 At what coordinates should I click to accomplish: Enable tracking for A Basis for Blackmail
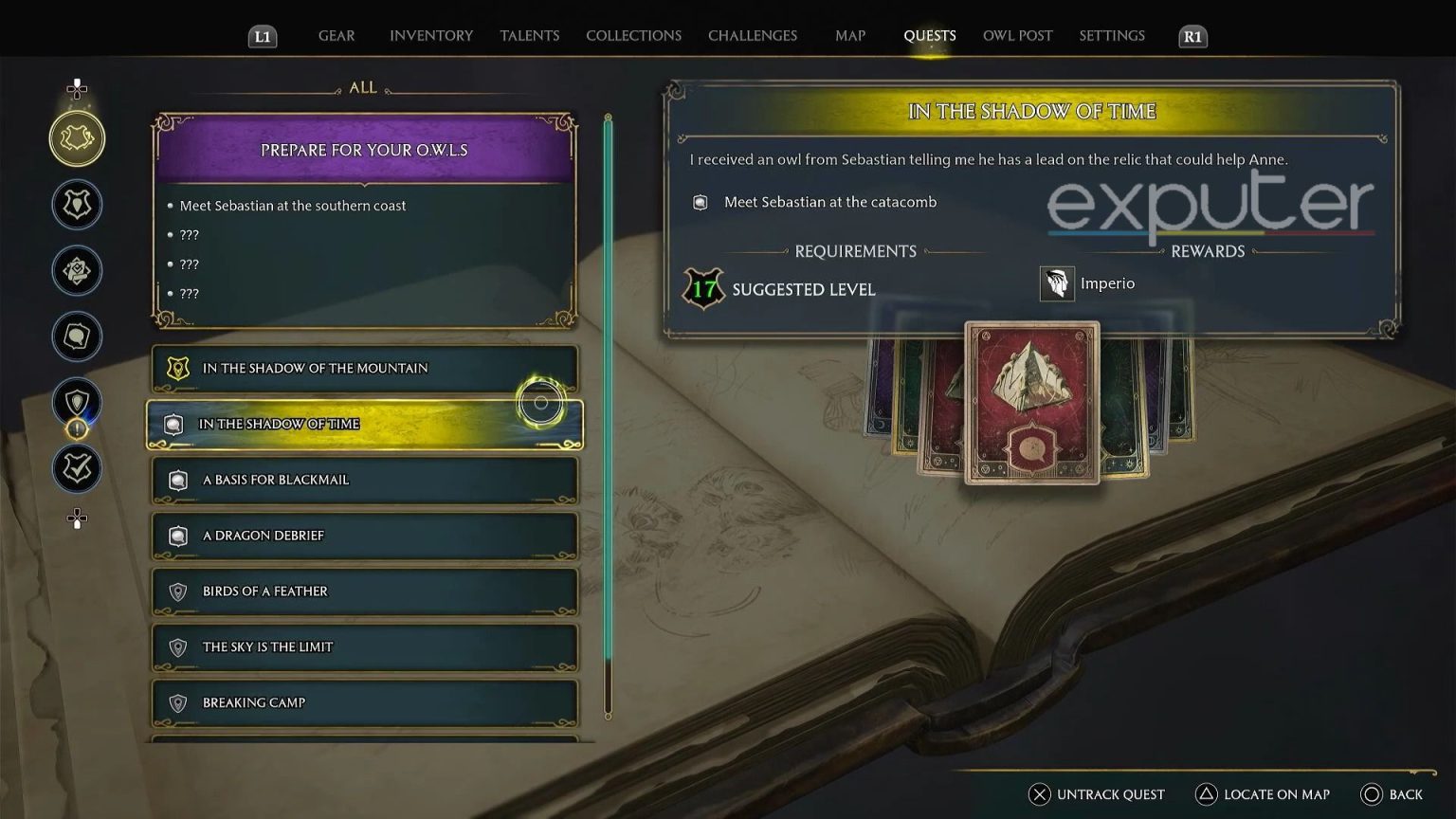[x=364, y=480]
